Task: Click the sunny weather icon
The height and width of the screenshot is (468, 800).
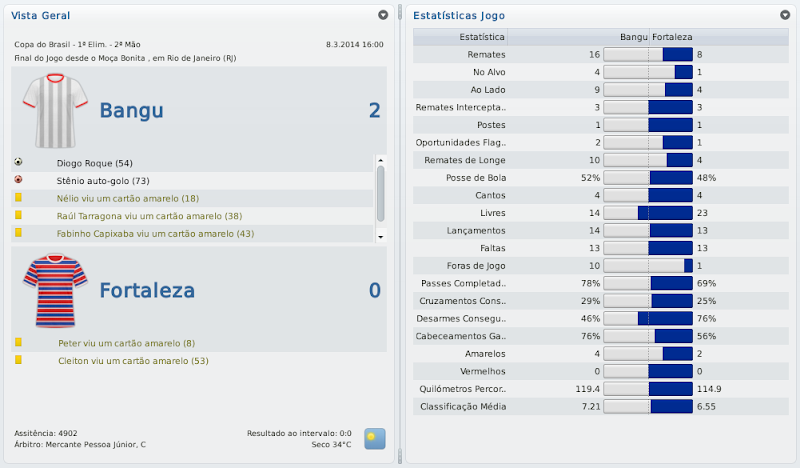Action: point(375,438)
